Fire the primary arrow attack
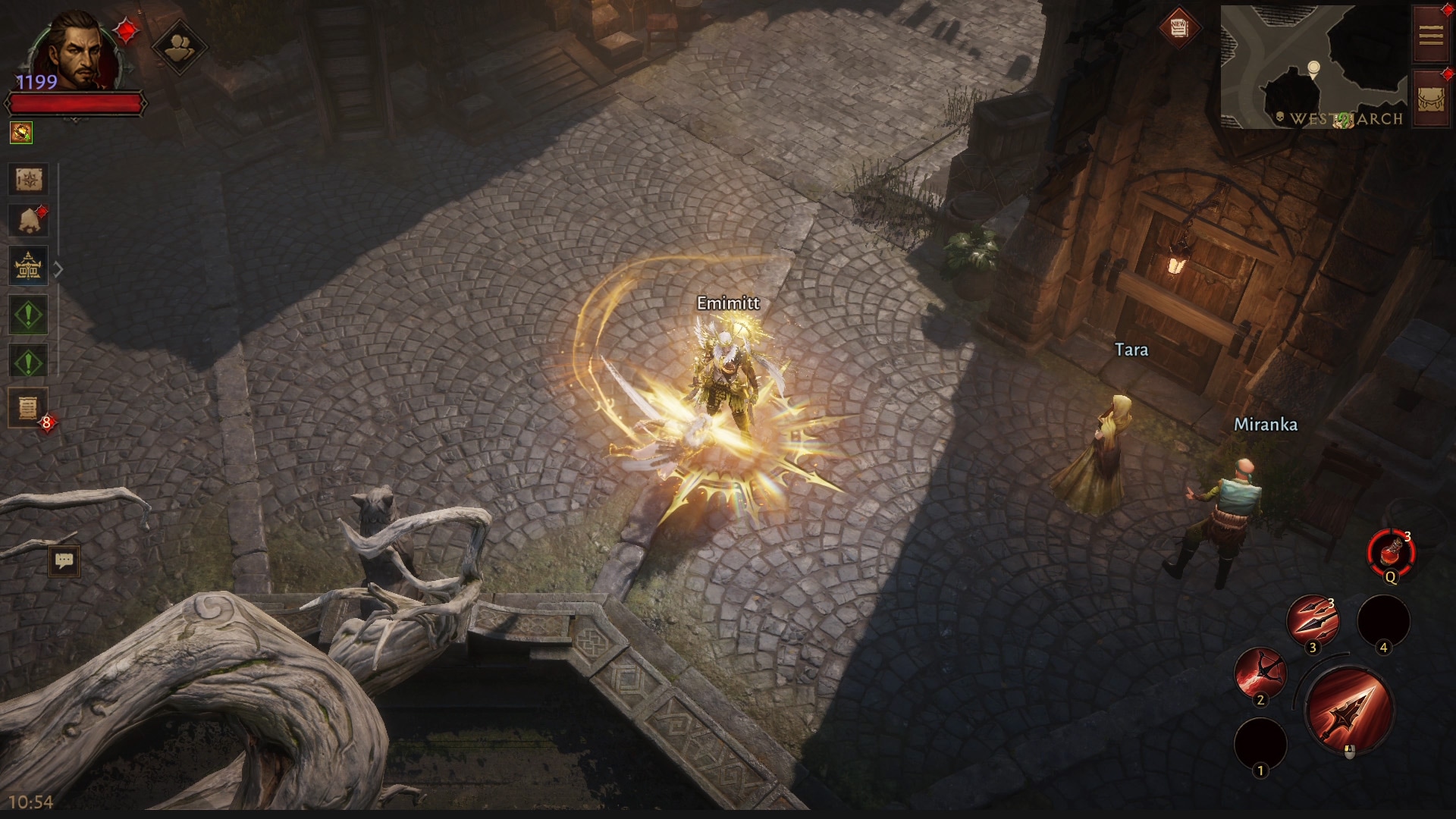This screenshot has width=1456, height=819. pyautogui.click(x=1349, y=710)
